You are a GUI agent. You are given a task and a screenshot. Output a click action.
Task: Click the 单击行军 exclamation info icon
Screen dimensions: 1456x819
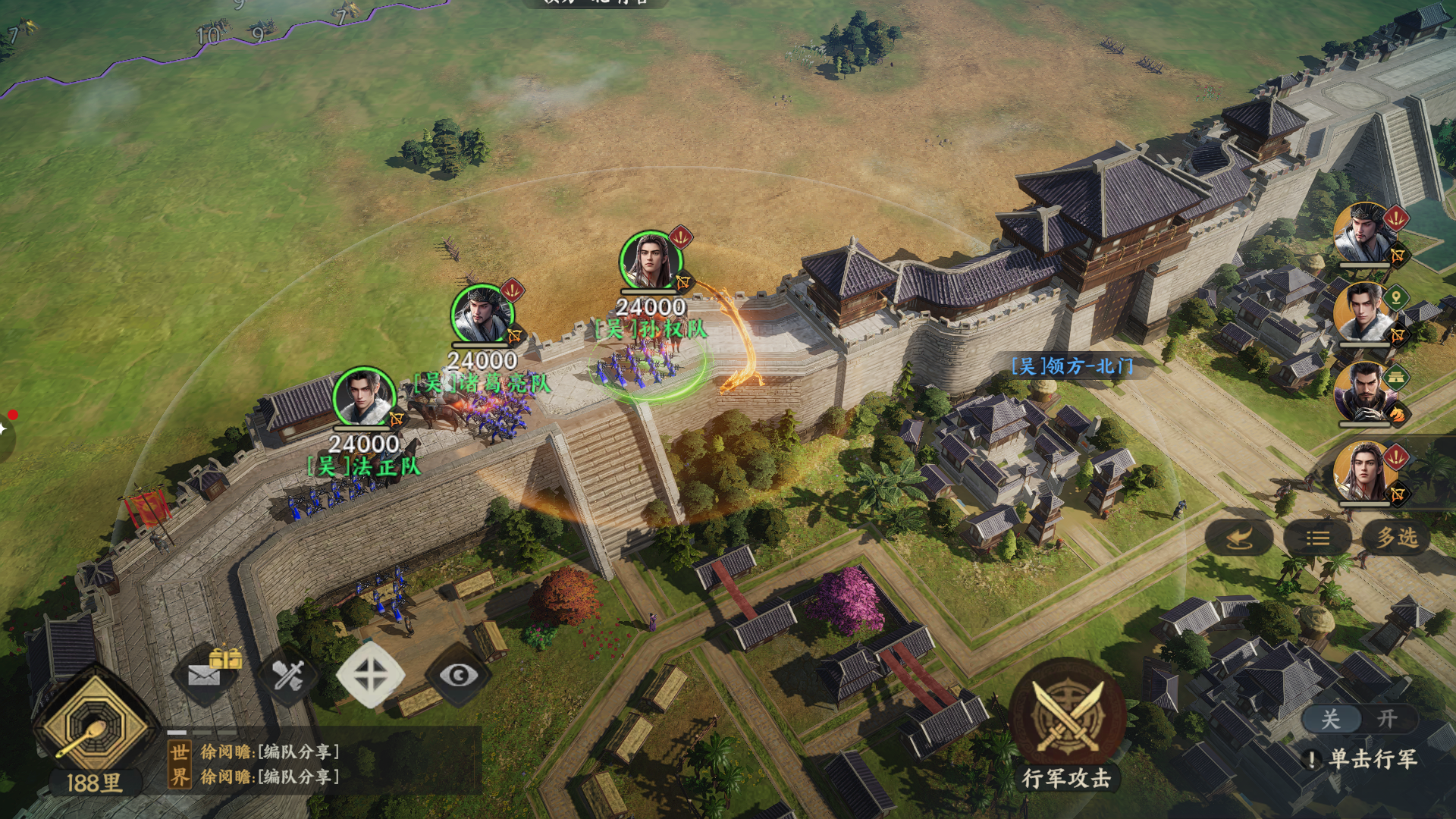pos(1312,759)
